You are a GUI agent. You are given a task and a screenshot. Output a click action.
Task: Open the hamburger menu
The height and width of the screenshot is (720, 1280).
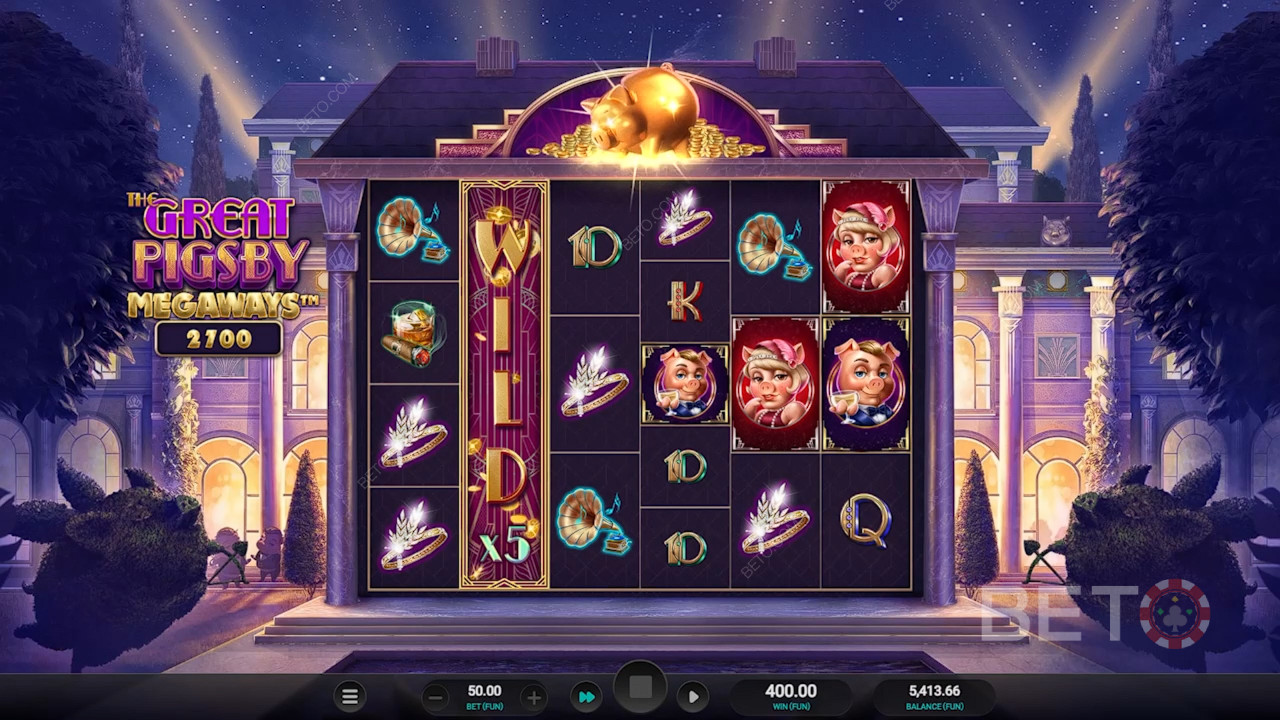[x=349, y=697]
